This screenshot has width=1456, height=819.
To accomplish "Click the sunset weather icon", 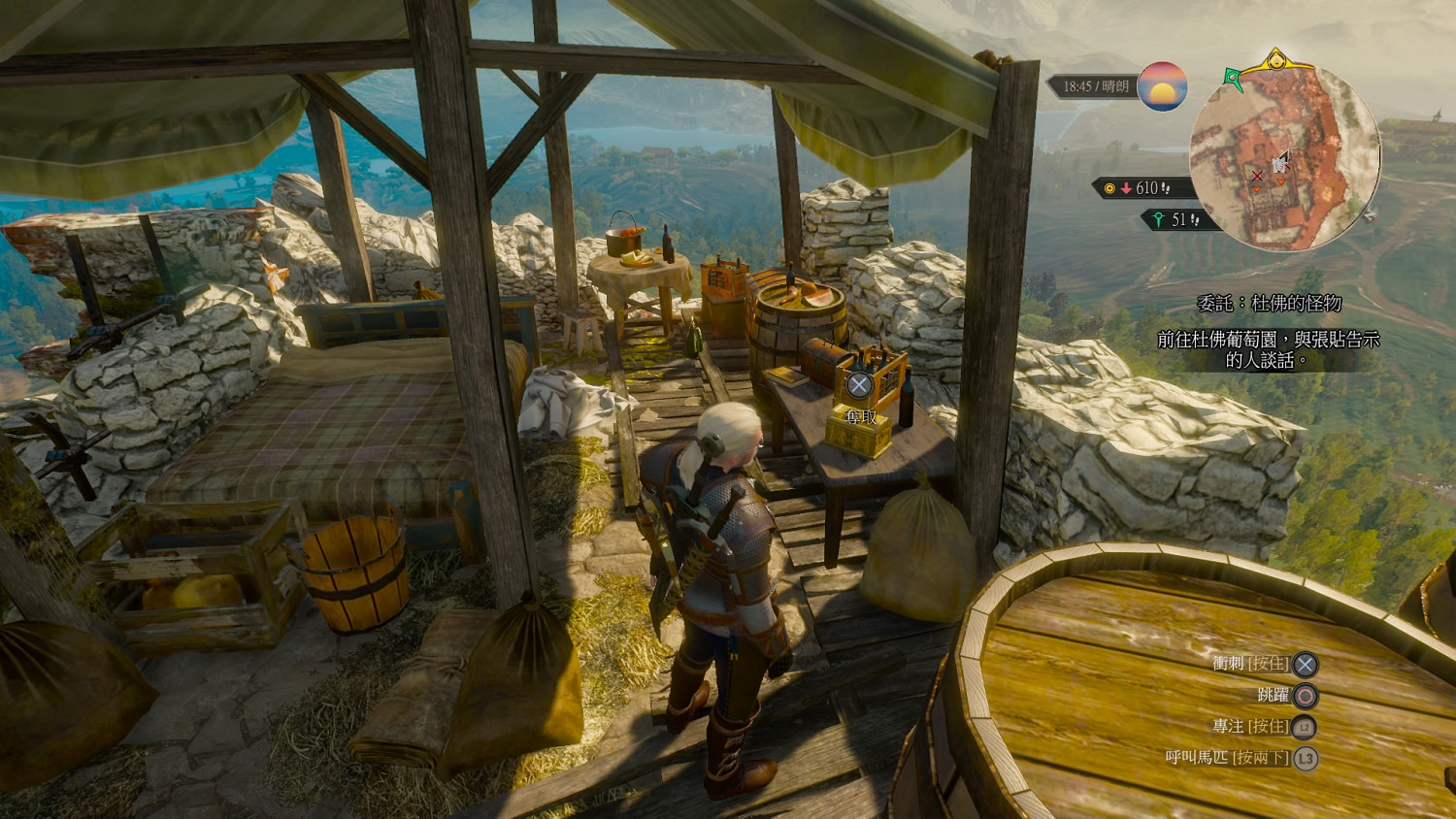I will (x=1162, y=86).
